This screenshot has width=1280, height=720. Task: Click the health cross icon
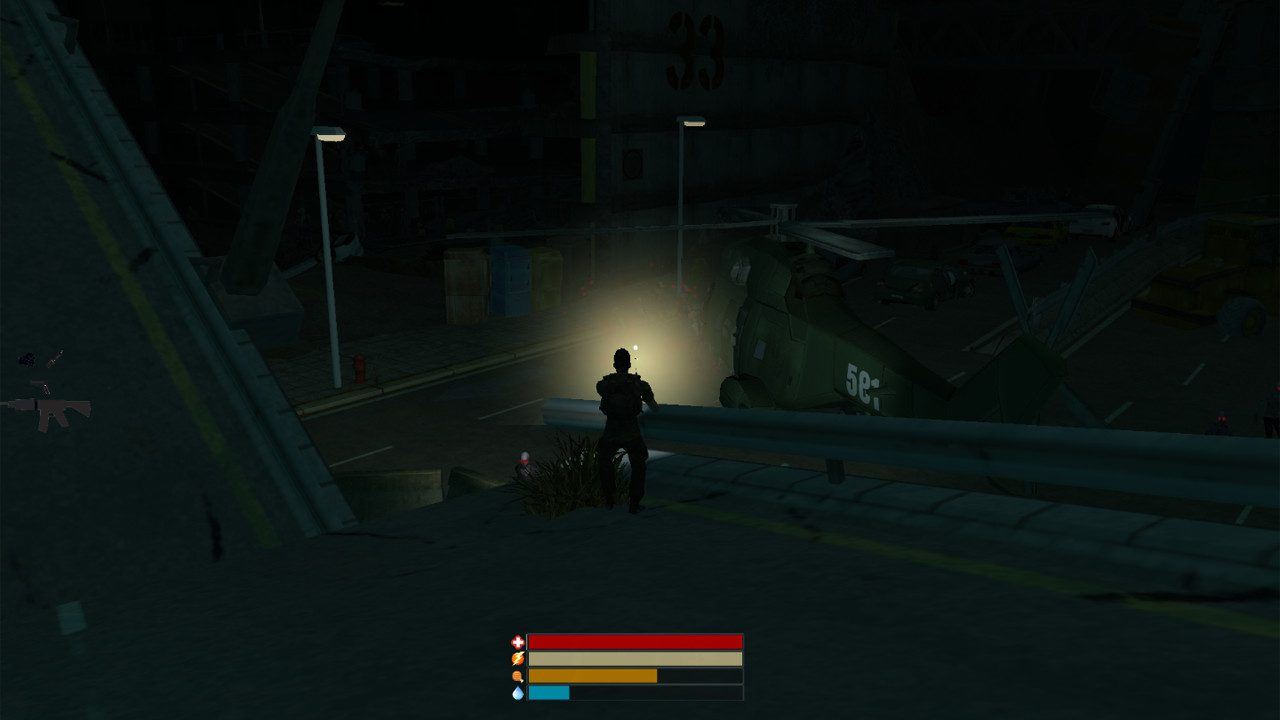[x=518, y=641]
